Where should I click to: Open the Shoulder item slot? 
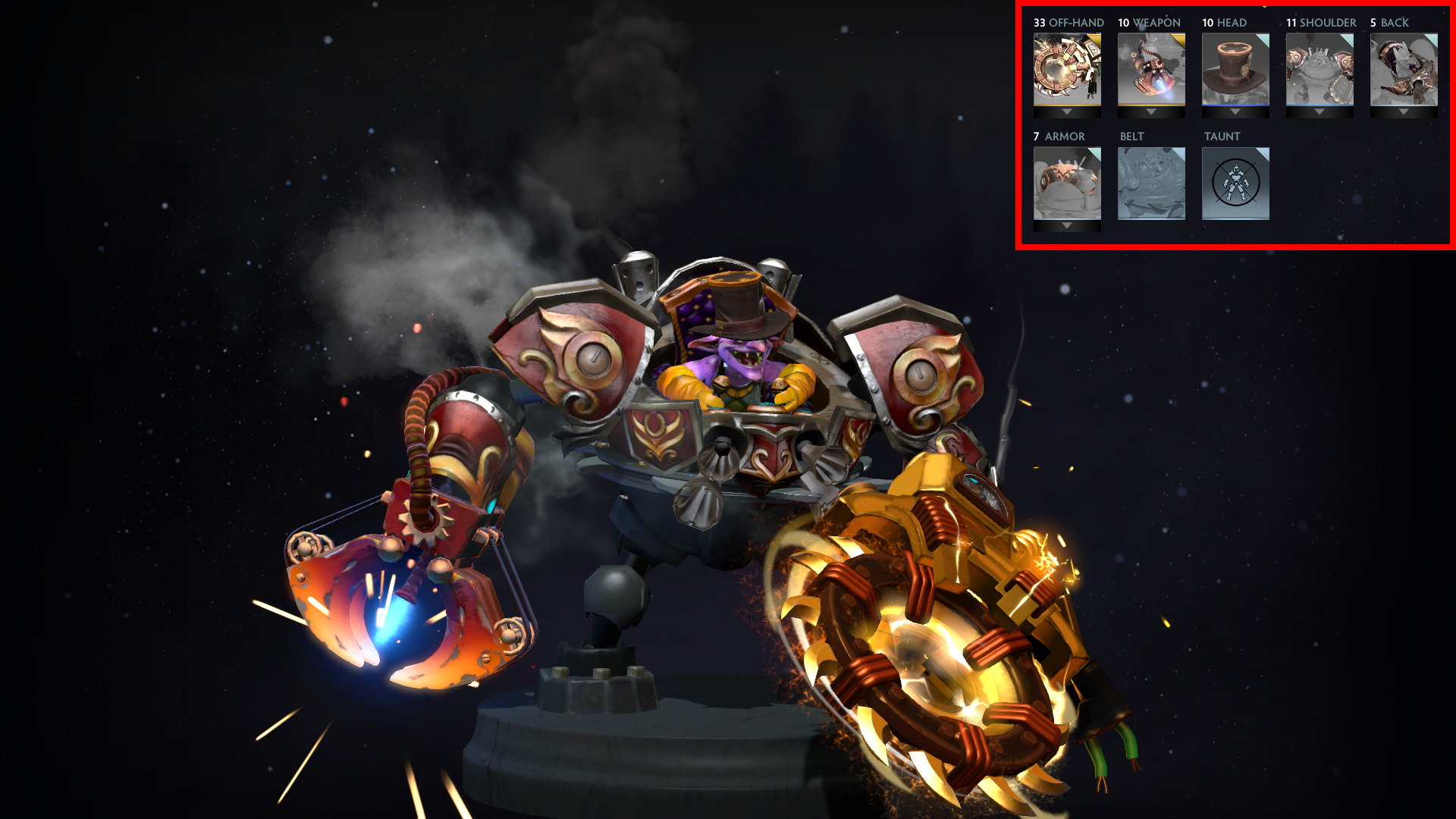pos(1319,69)
